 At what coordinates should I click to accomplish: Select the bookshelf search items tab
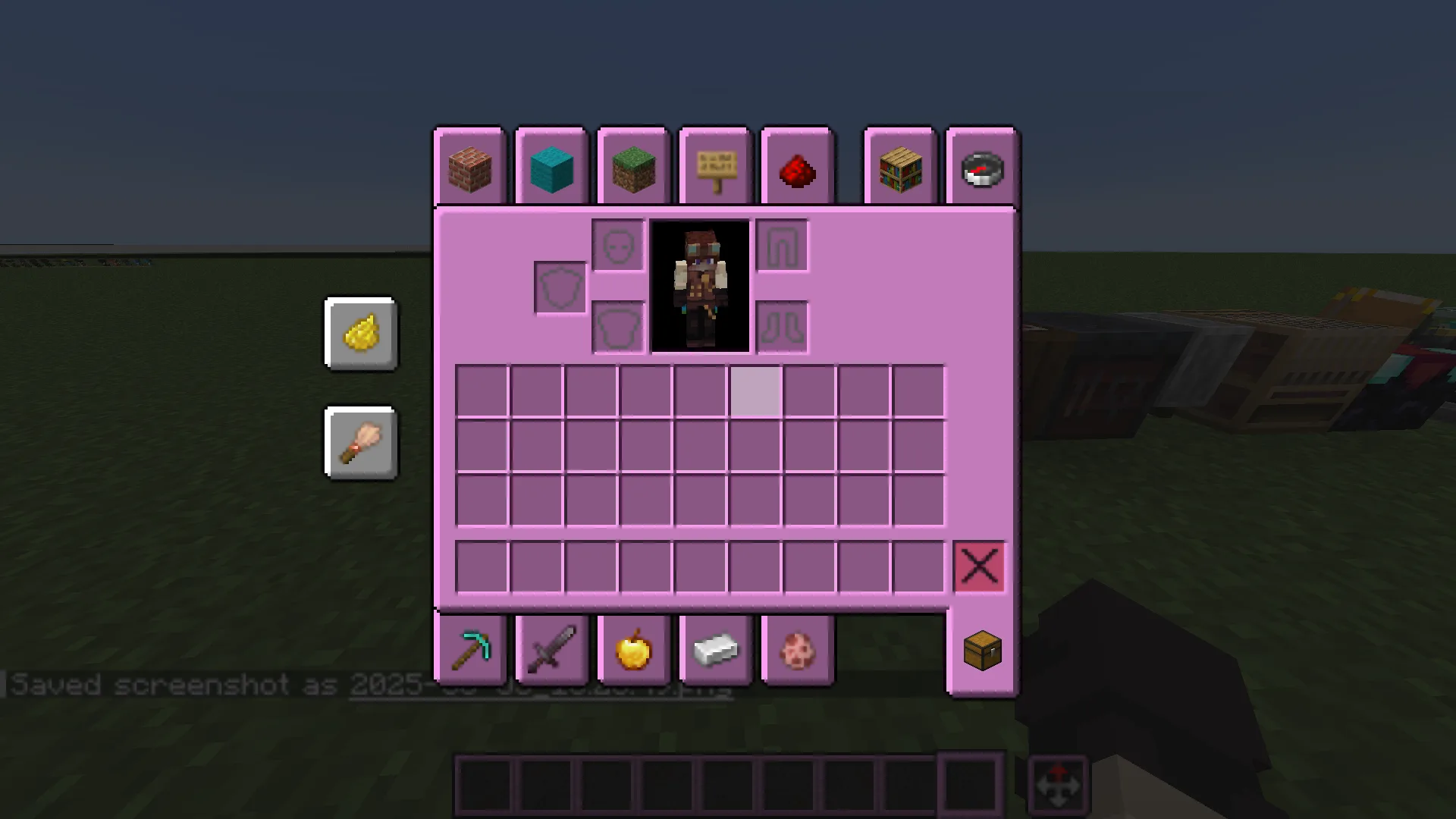899,168
